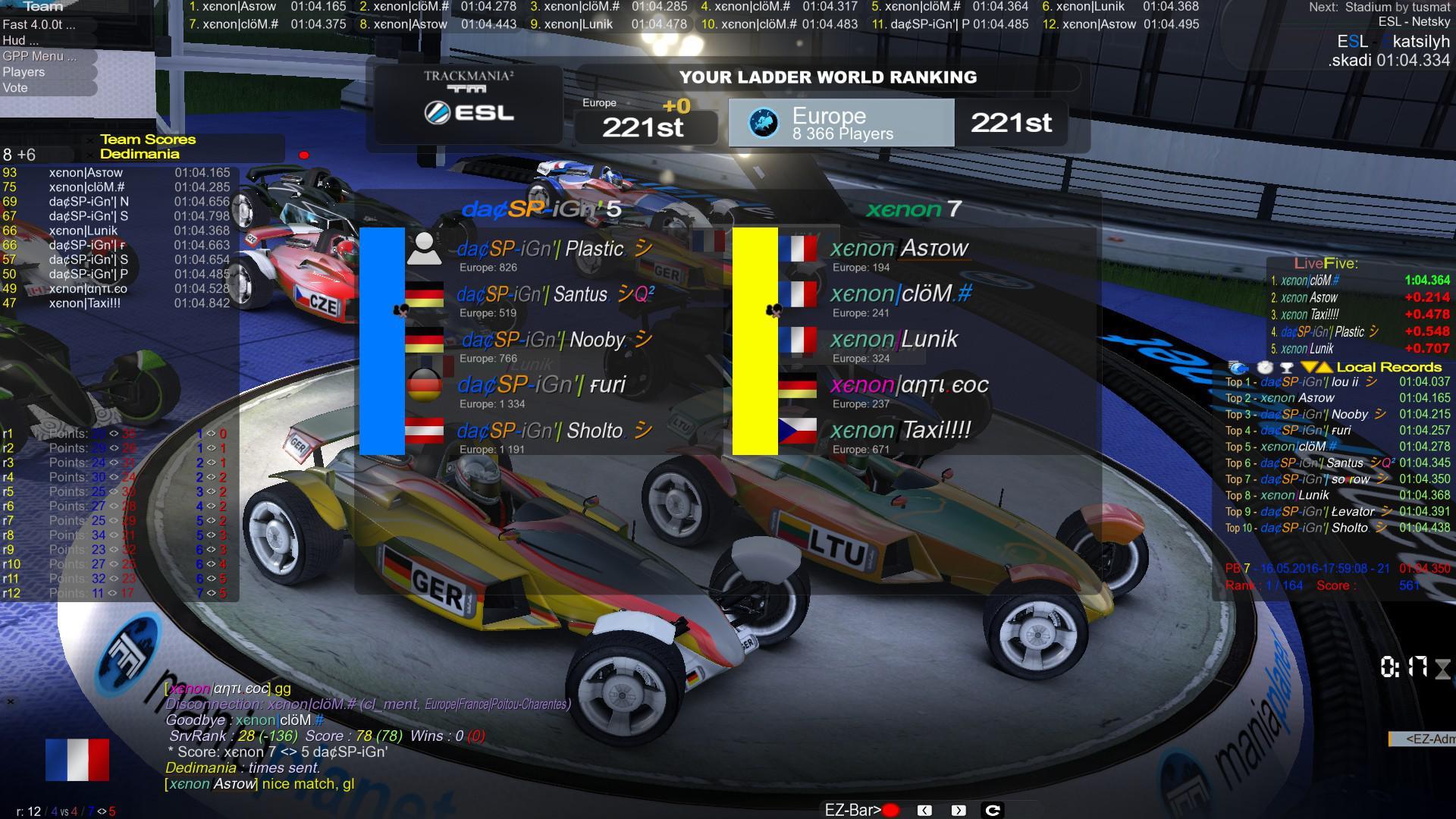The height and width of the screenshot is (819, 1456).
Task: Open the Hud options entry
Action: (14, 40)
